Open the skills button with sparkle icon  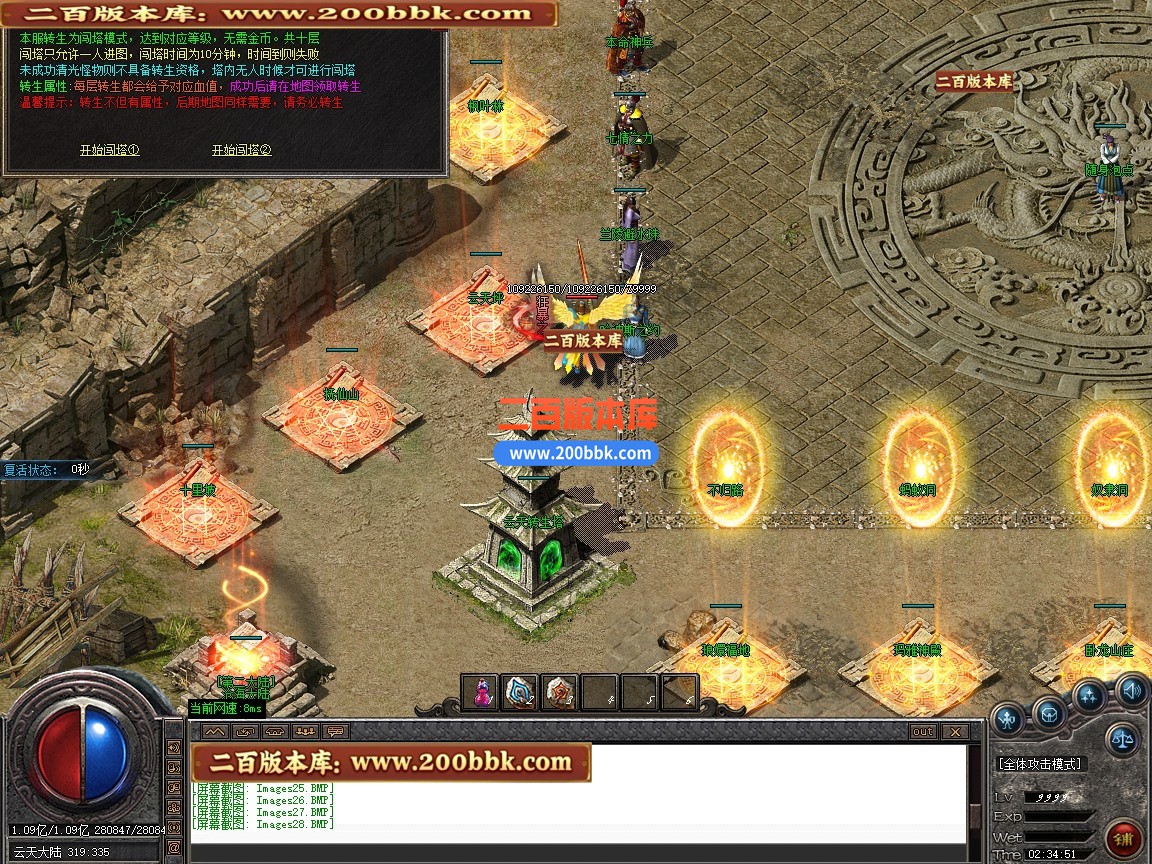[x=1089, y=696]
